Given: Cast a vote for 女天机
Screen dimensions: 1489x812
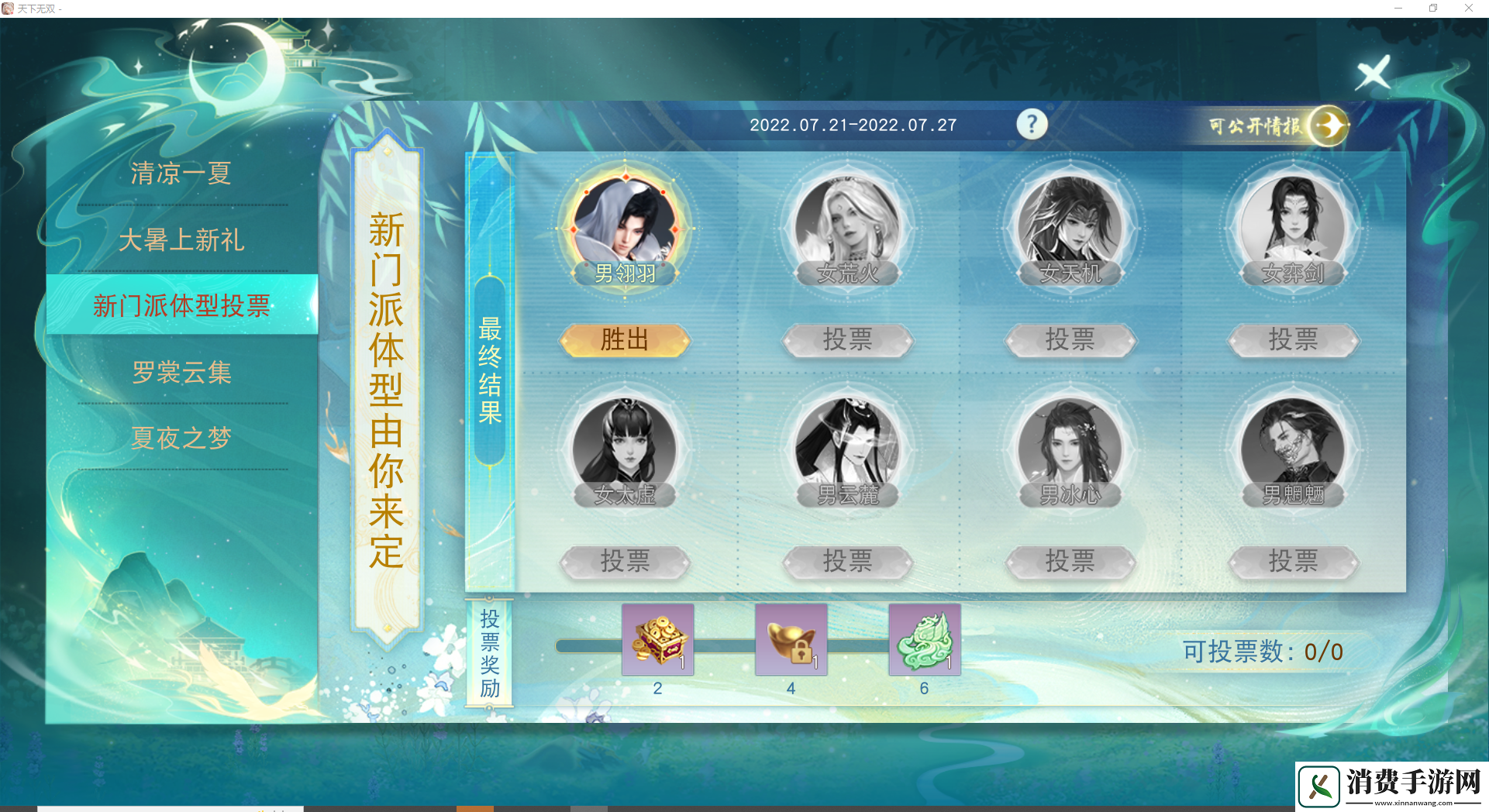Looking at the screenshot, I should point(1070,340).
